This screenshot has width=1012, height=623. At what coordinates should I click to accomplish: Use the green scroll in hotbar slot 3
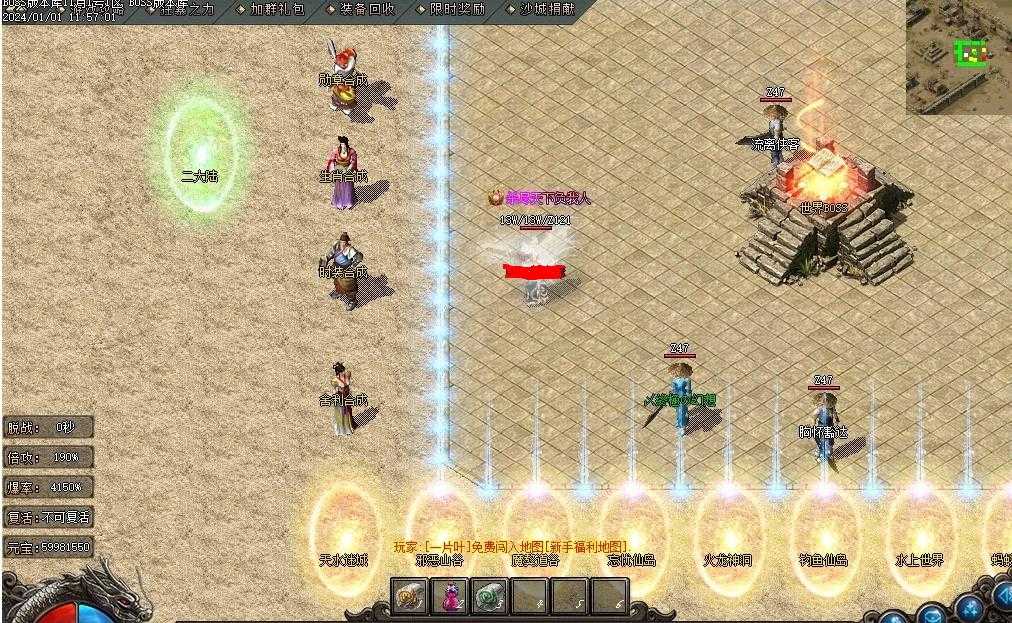pyautogui.click(x=490, y=597)
